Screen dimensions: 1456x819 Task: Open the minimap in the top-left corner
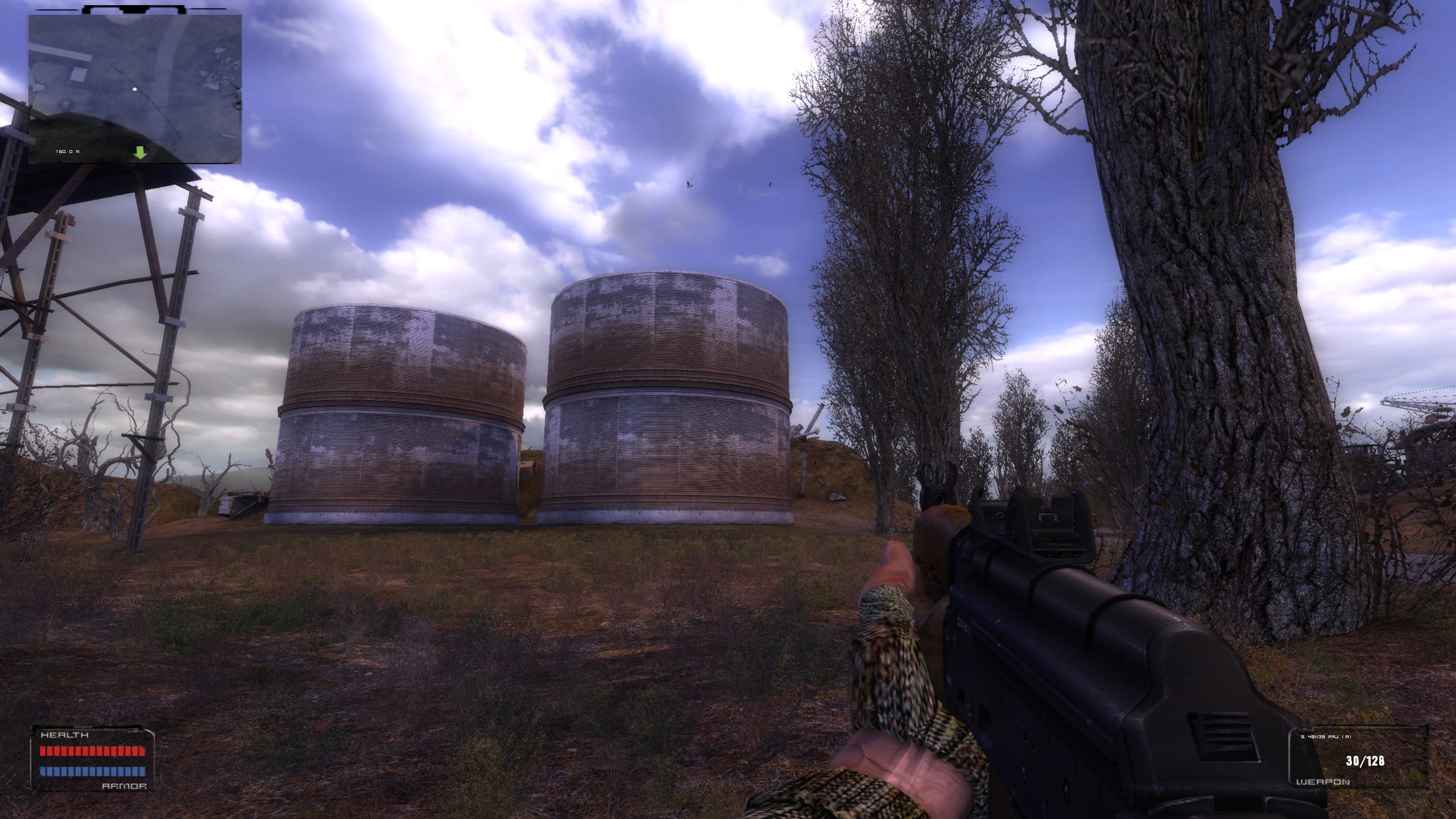point(135,89)
